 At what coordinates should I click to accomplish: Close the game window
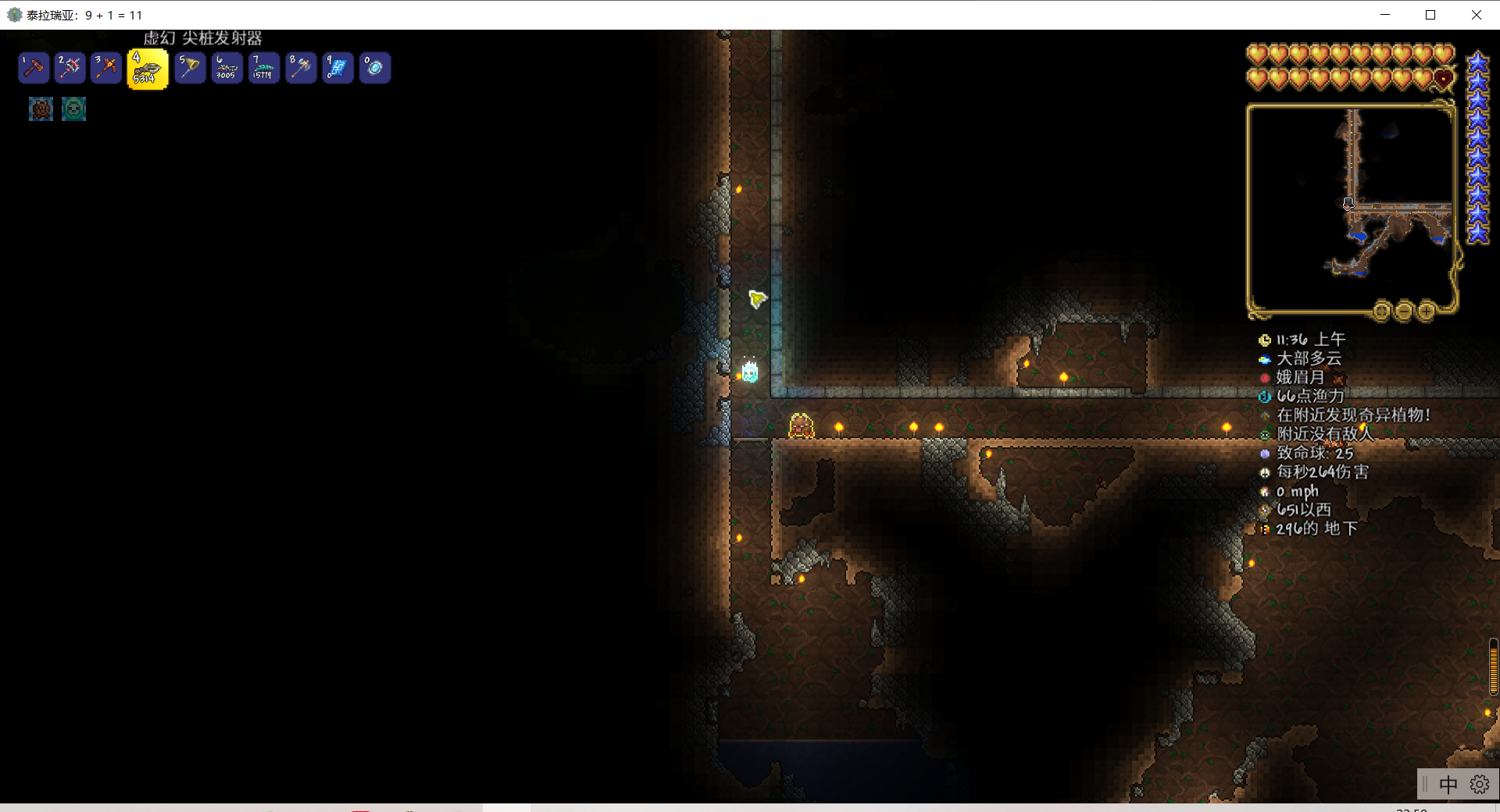coord(1476,15)
